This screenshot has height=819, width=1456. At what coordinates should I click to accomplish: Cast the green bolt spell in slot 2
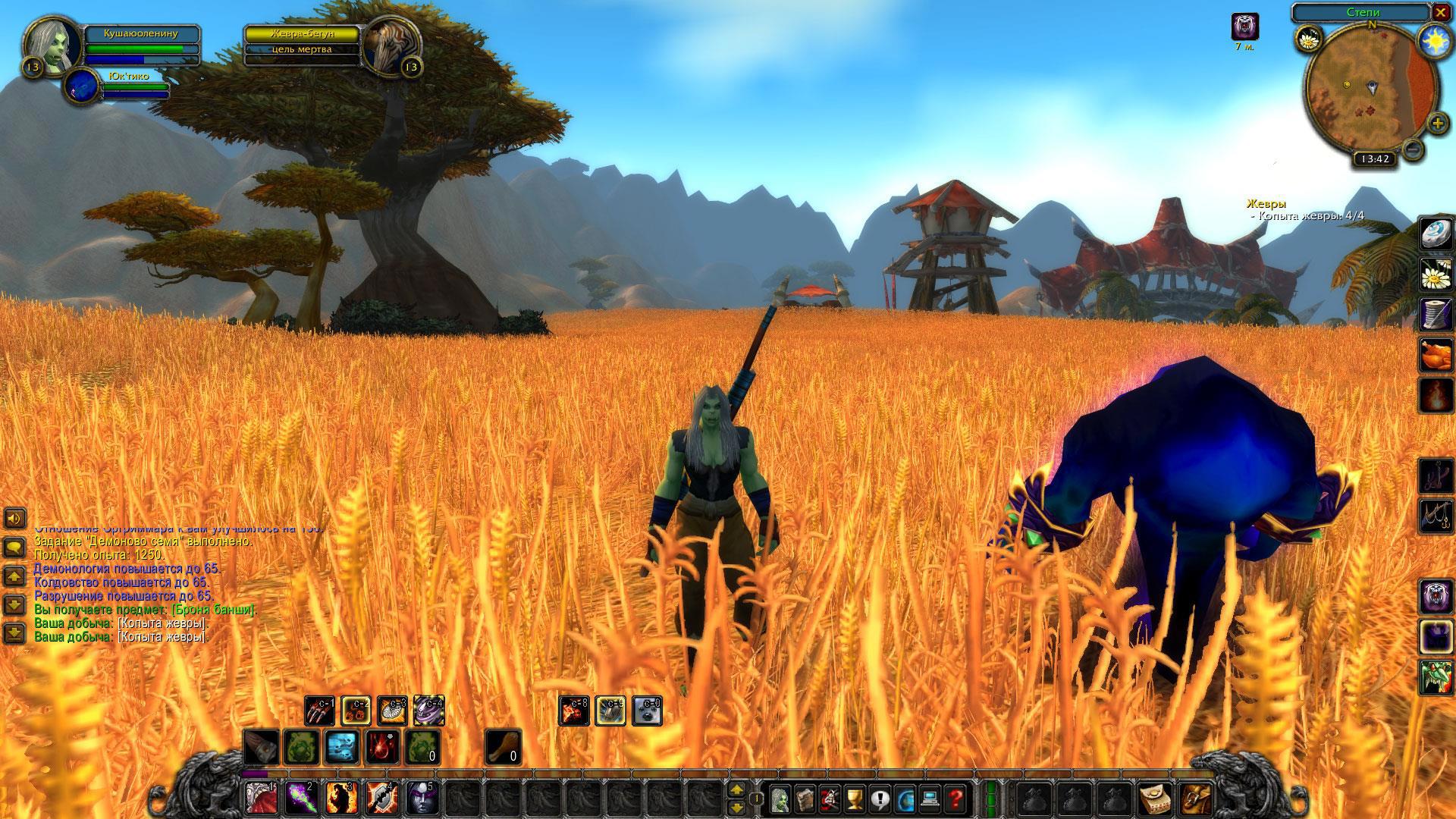pos(300,798)
